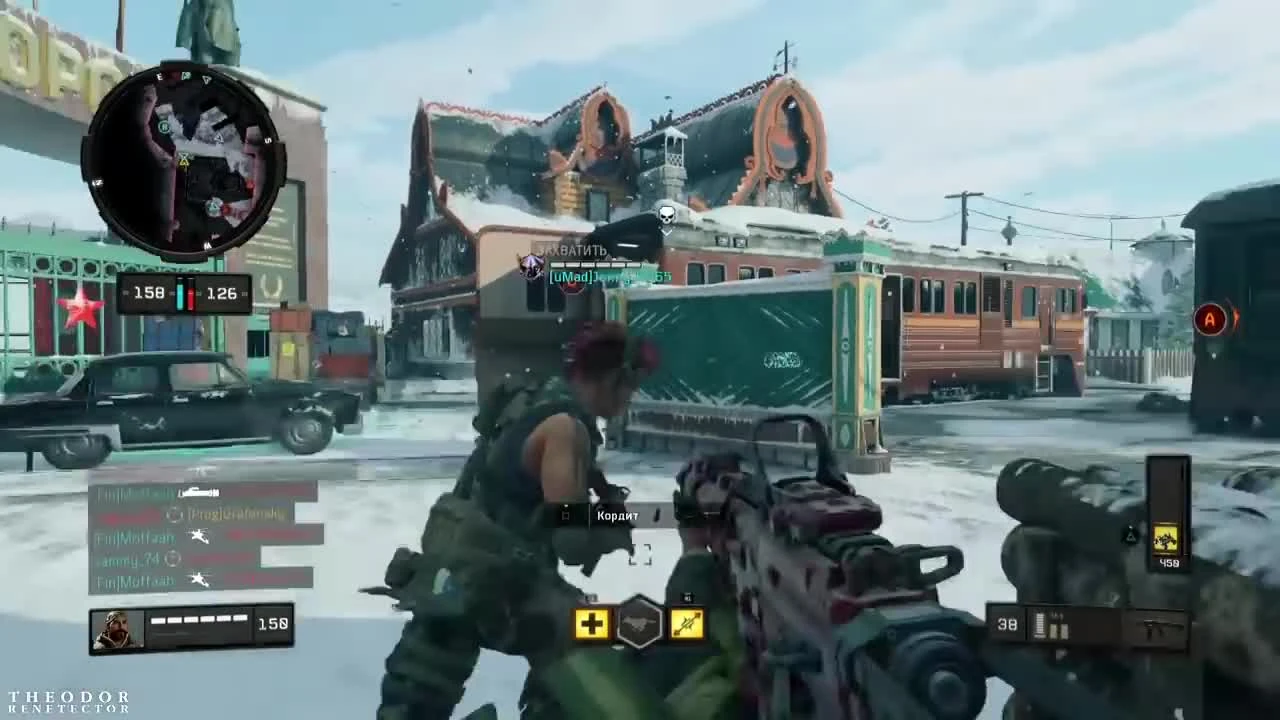Toggle the objective marker labeled A
This screenshot has height=720, width=1280.
[x=1210, y=320]
